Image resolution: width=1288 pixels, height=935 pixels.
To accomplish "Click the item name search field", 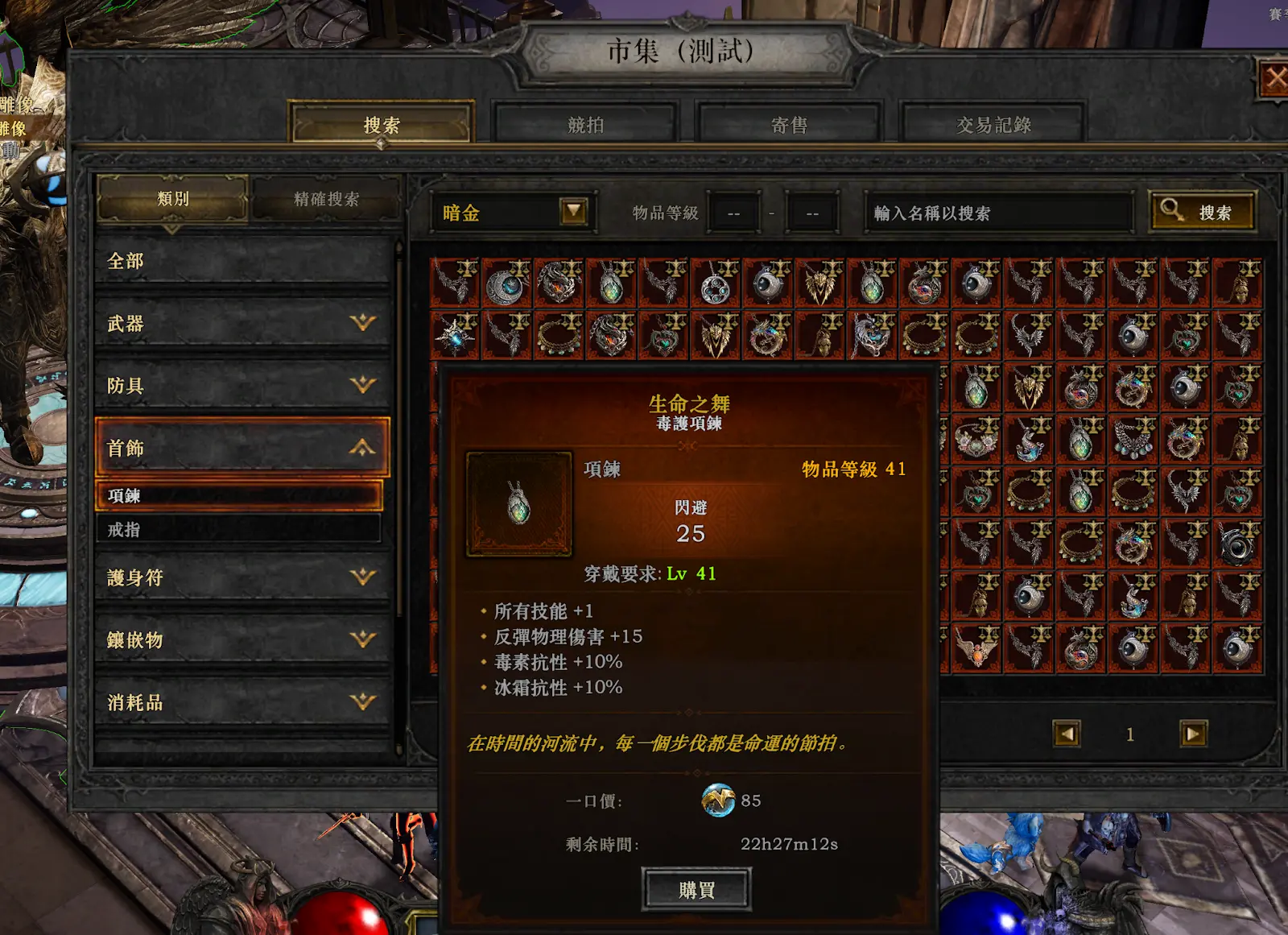I will (x=998, y=213).
